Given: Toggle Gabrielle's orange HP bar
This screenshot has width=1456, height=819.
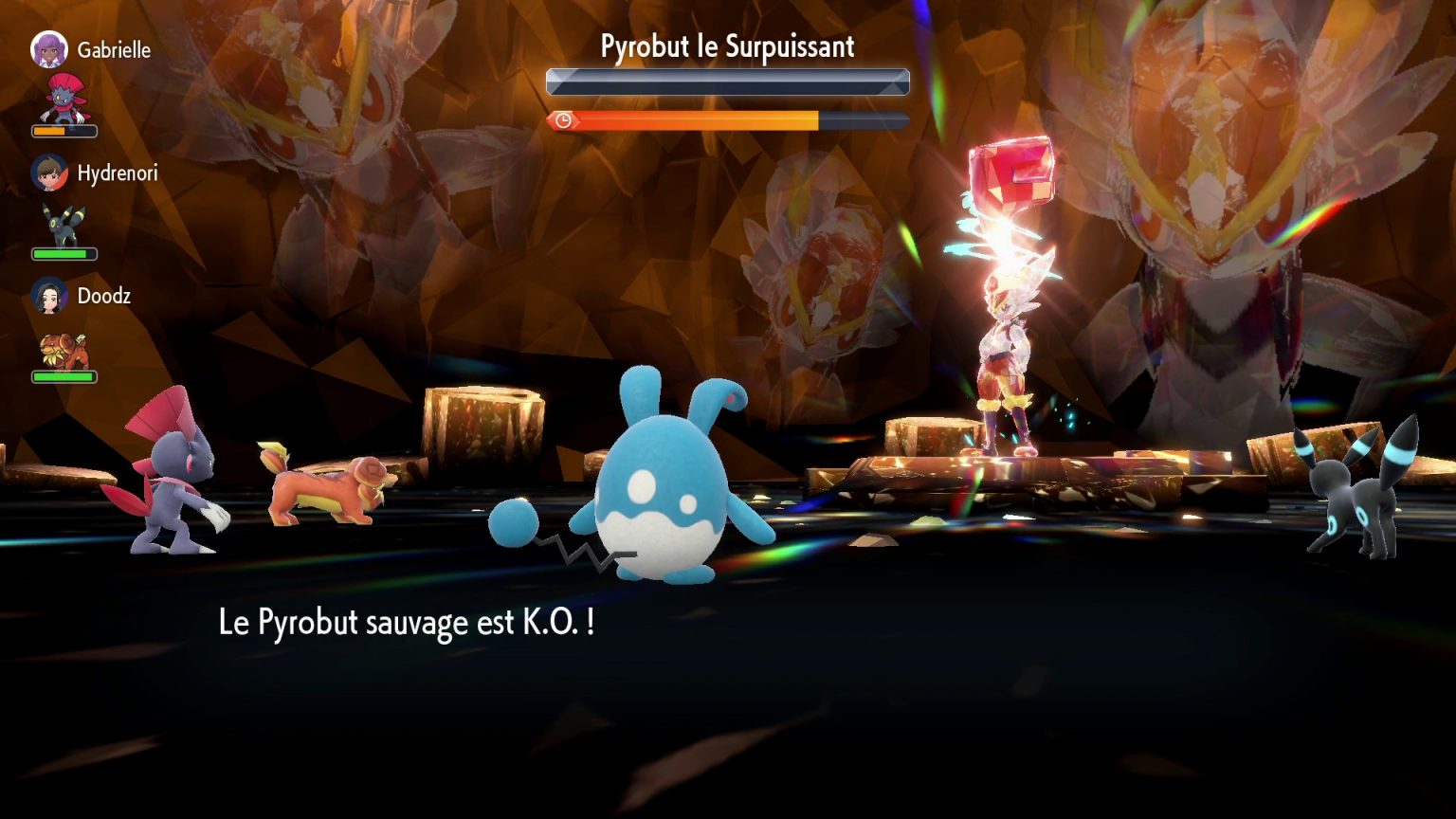Looking at the screenshot, I should tap(63, 132).
